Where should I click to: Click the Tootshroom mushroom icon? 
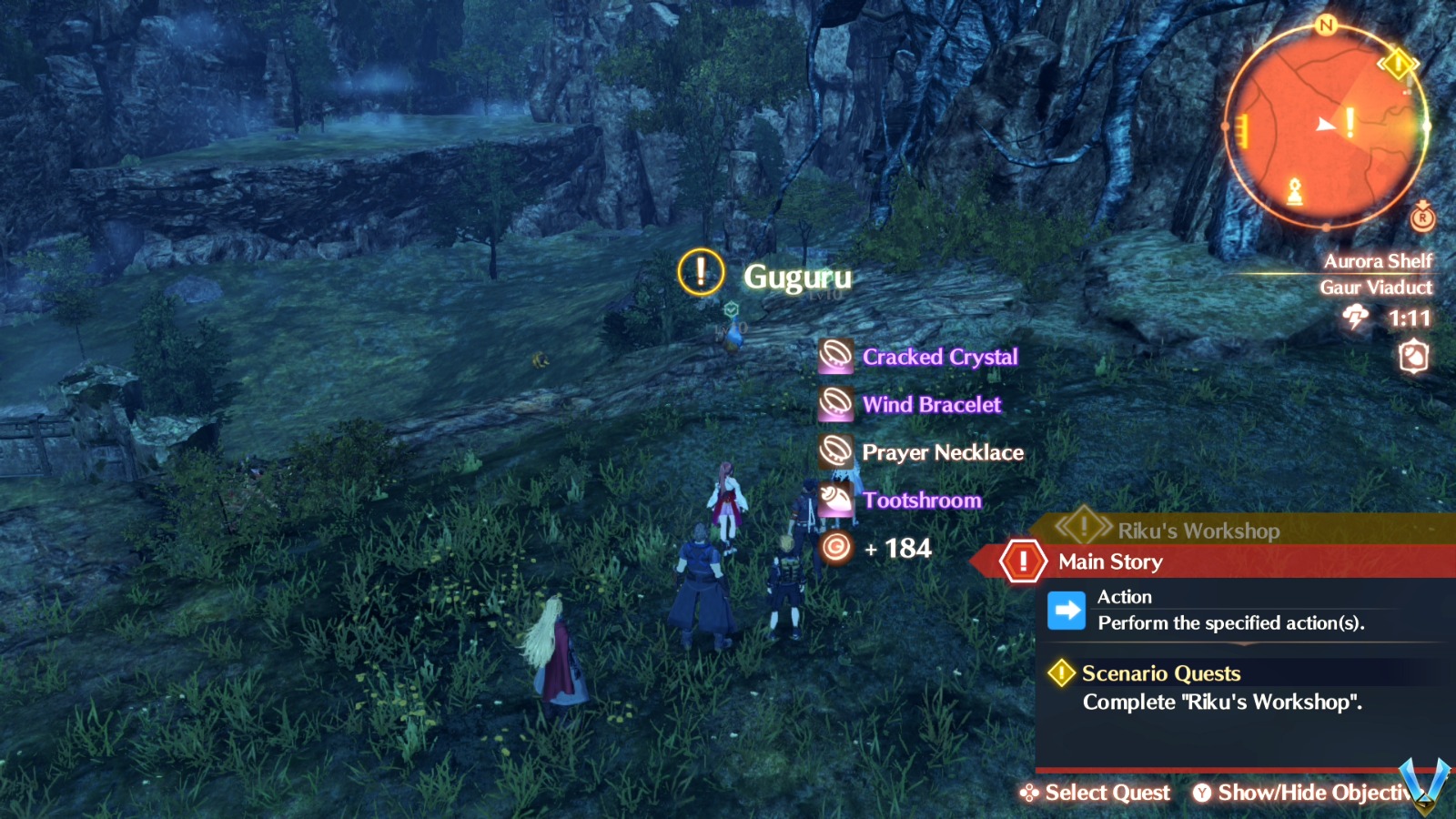point(836,500)
